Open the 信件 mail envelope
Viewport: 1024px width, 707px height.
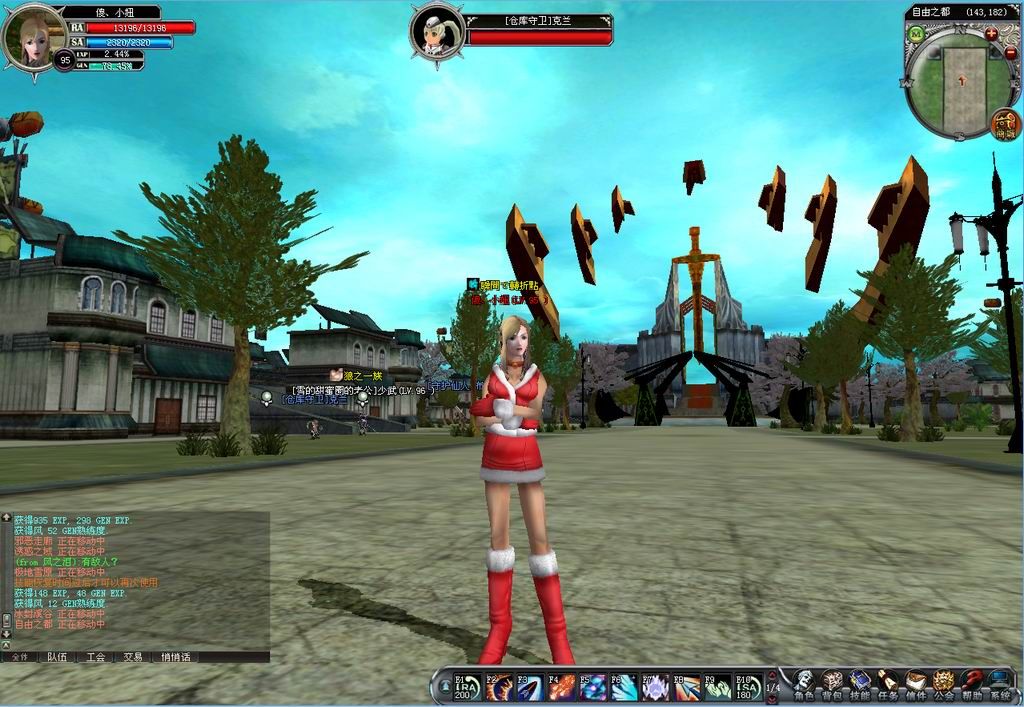pyautogui.click(x=916, y=684)
